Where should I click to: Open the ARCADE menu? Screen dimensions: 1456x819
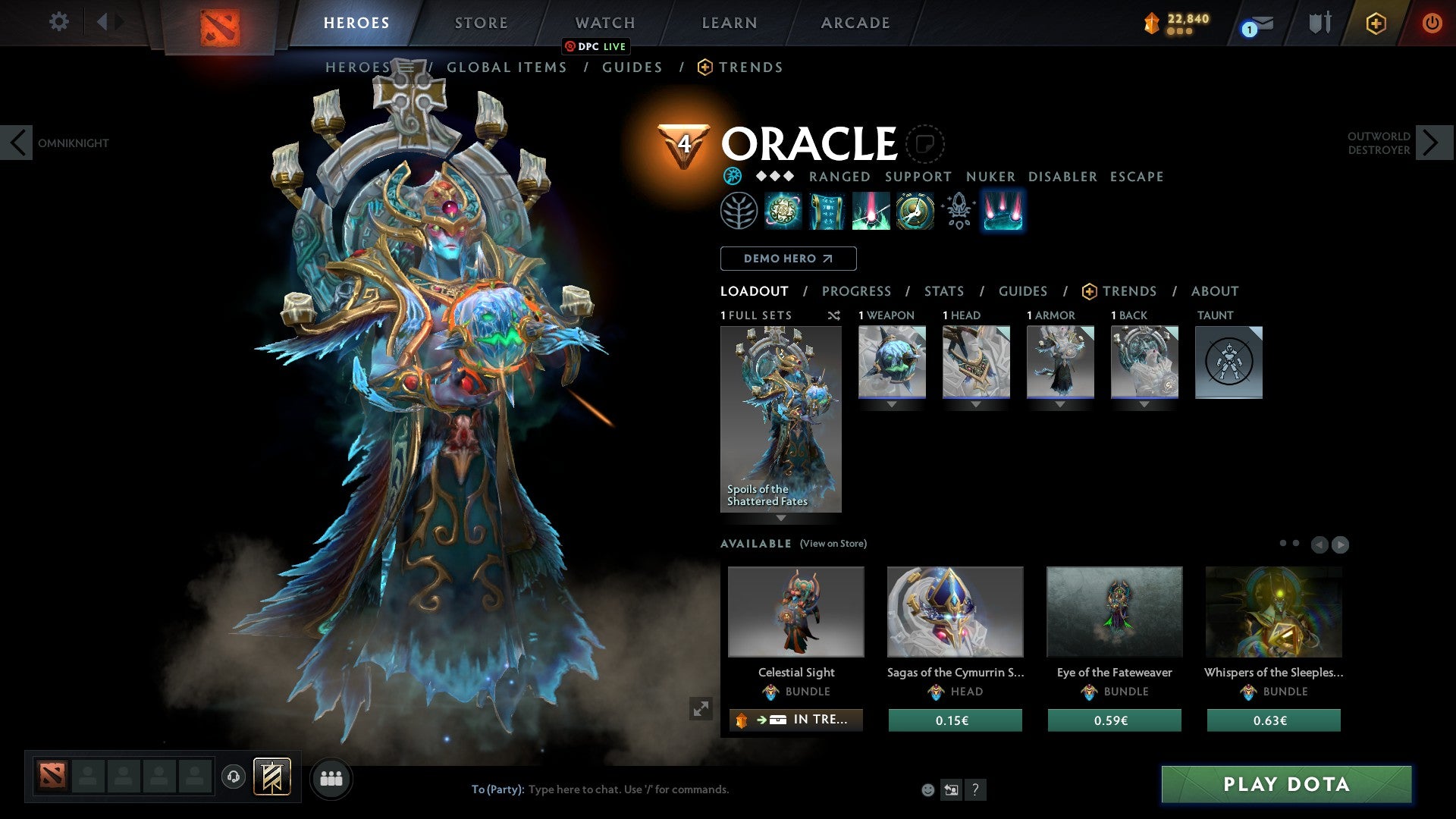click(855, 22)
